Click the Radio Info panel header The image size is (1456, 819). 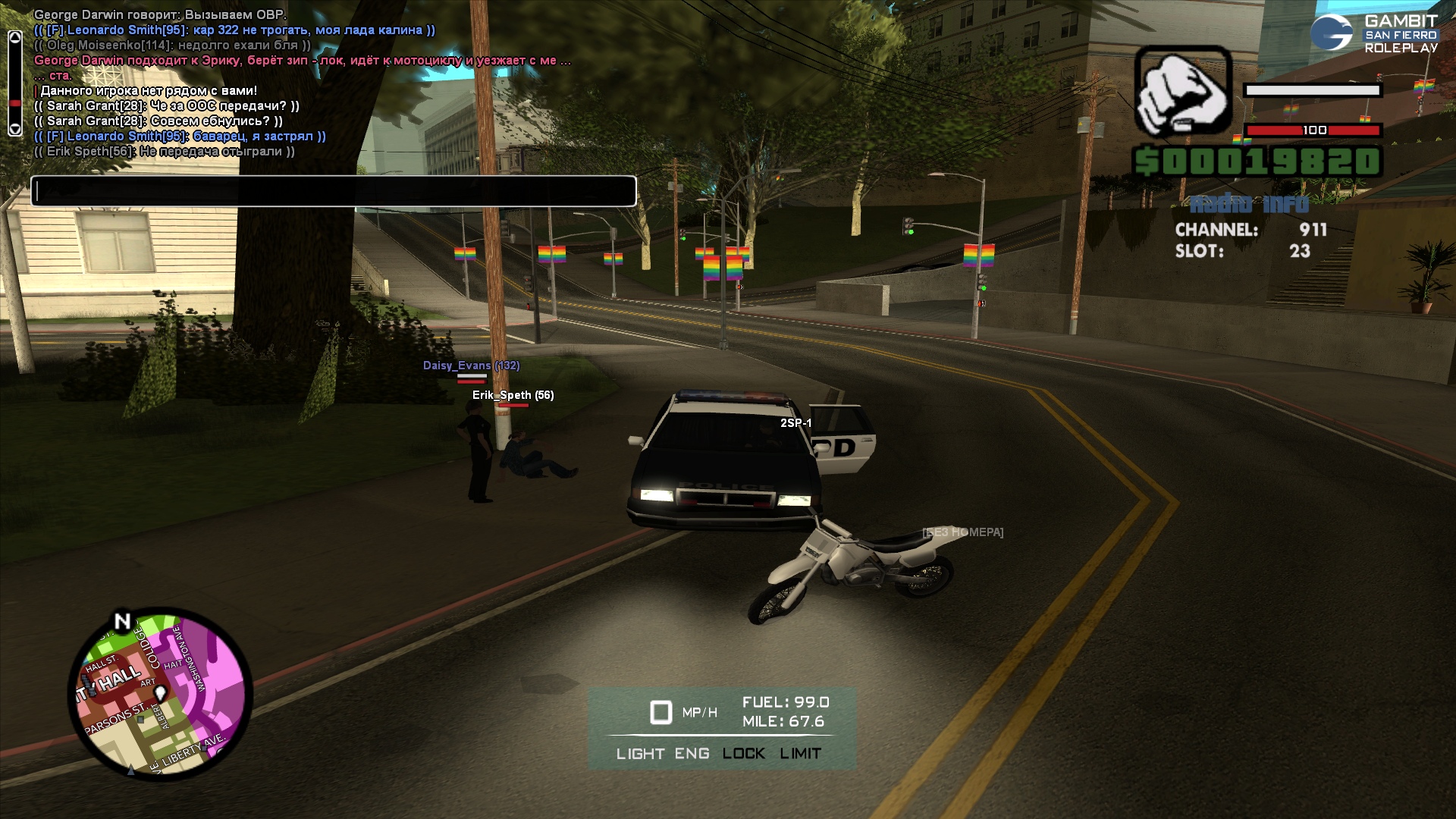(1249, 204)
